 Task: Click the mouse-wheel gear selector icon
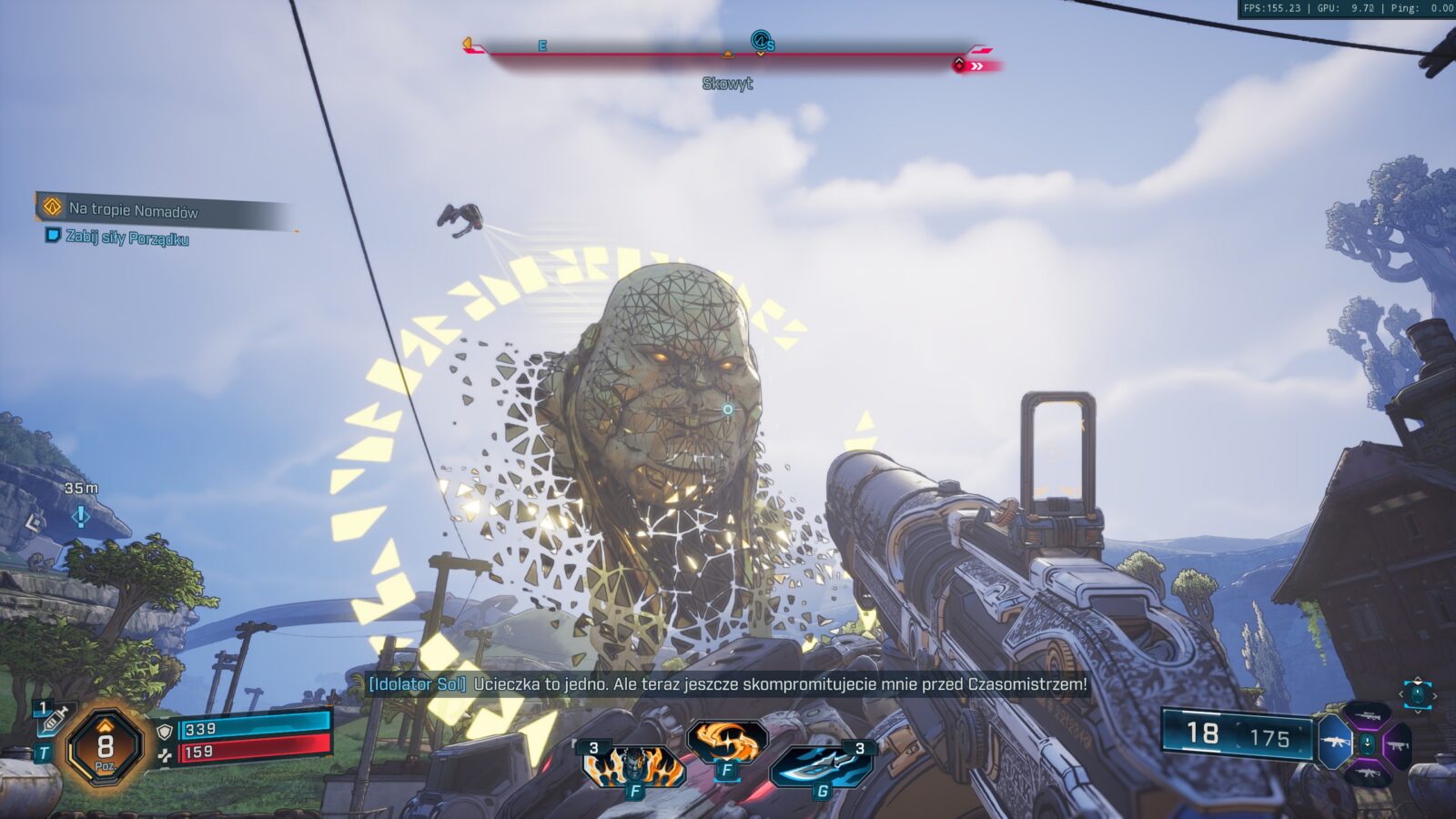click(1417, 694)
